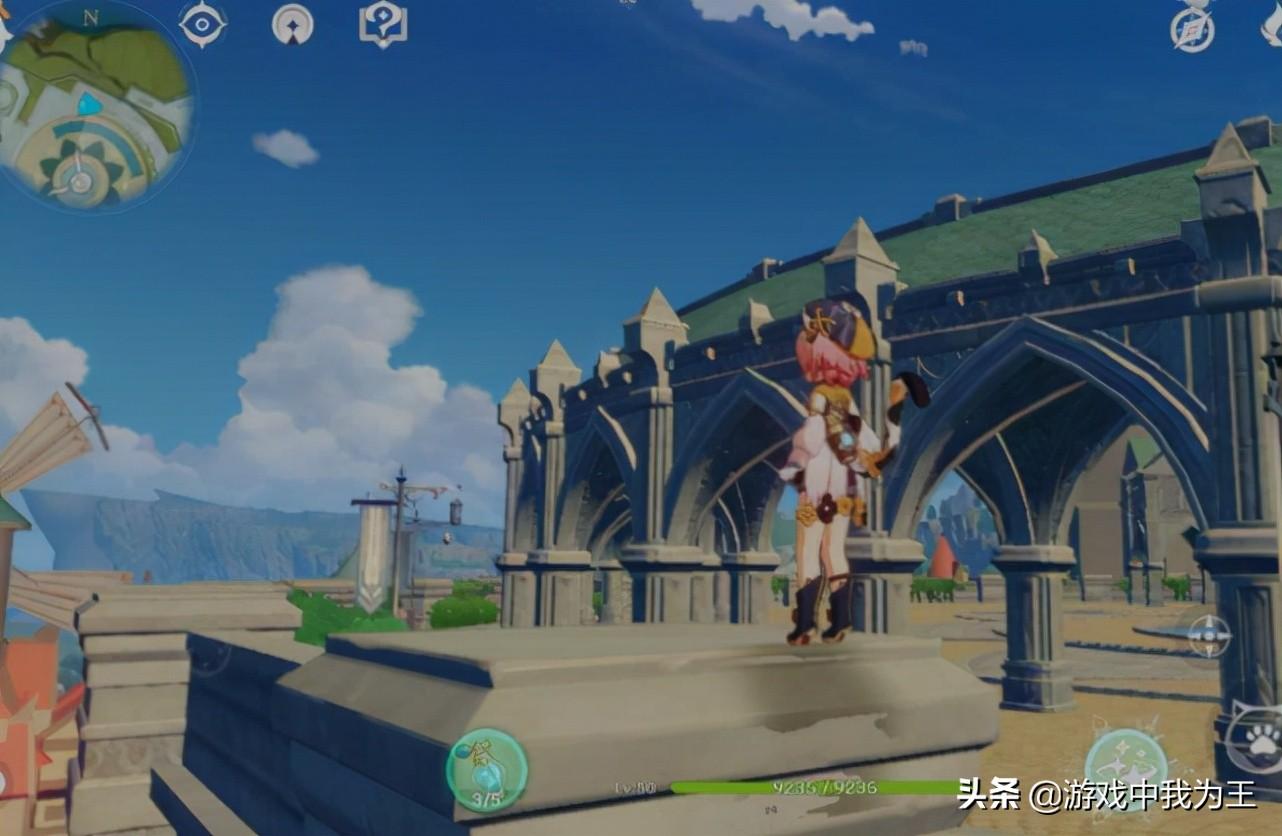The width and height of the screenshot is (1282, 836).
Task: Open the question-mark book guide icon
Action: point(383,24)
